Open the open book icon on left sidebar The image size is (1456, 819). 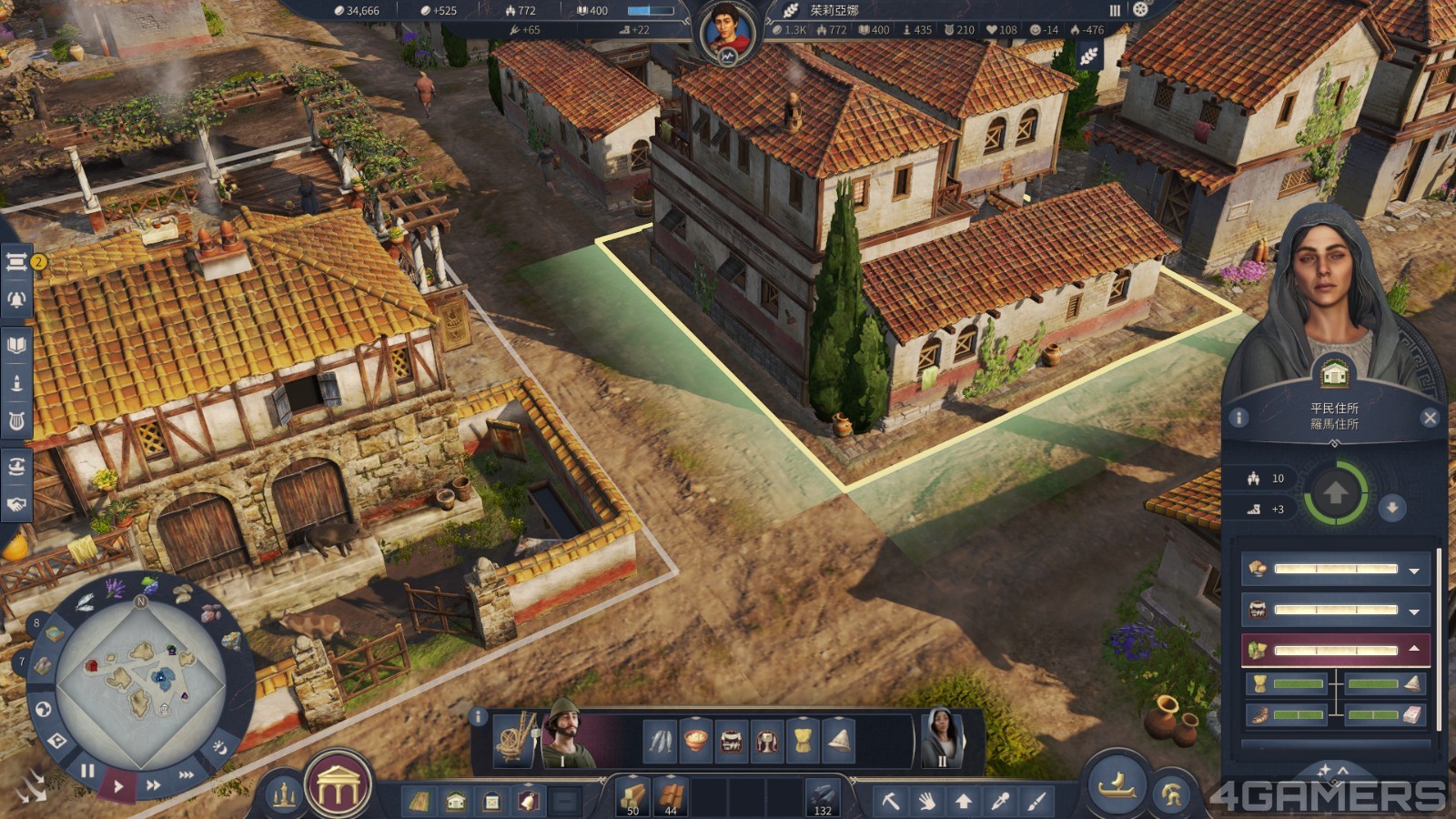tap(16, 345)
